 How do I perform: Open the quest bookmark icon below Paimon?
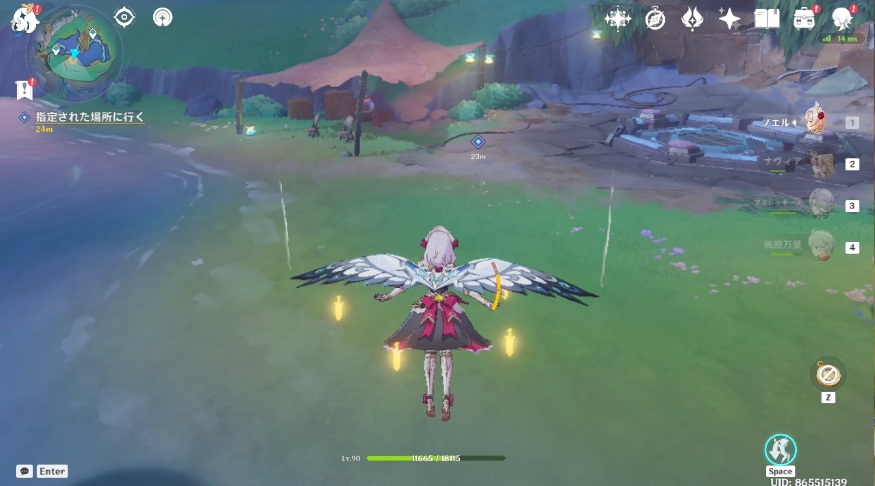(25, 90)
